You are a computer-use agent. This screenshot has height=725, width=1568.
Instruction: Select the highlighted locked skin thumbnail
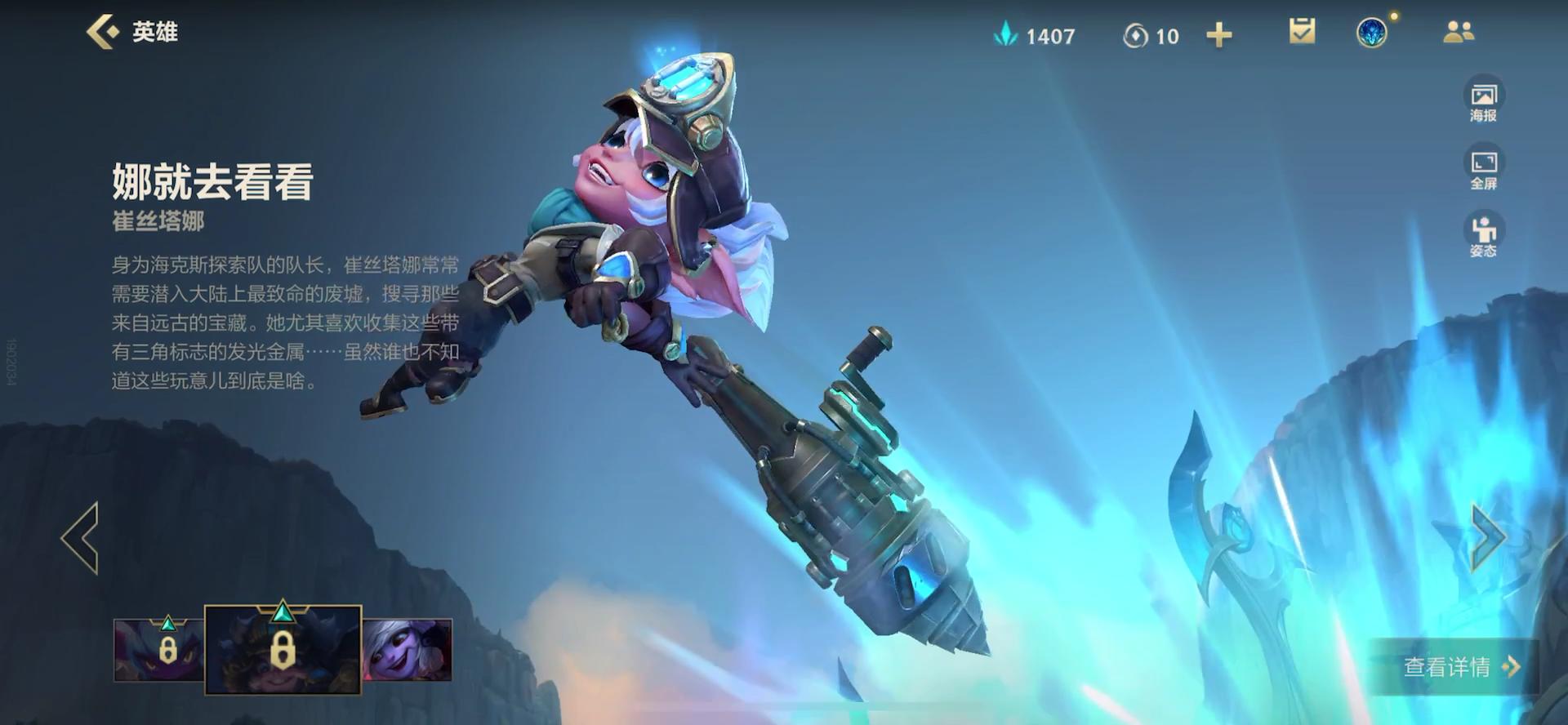click(283, 650)
